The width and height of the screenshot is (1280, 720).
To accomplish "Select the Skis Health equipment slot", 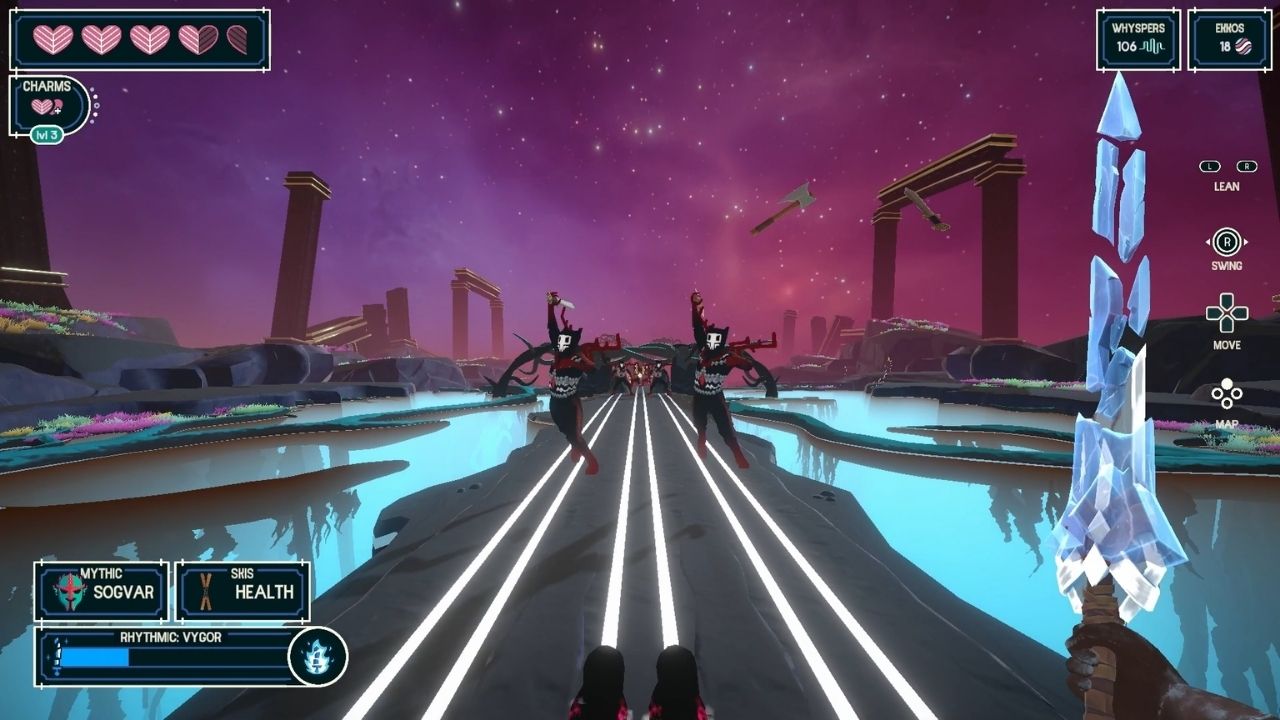I will [243, 591].
